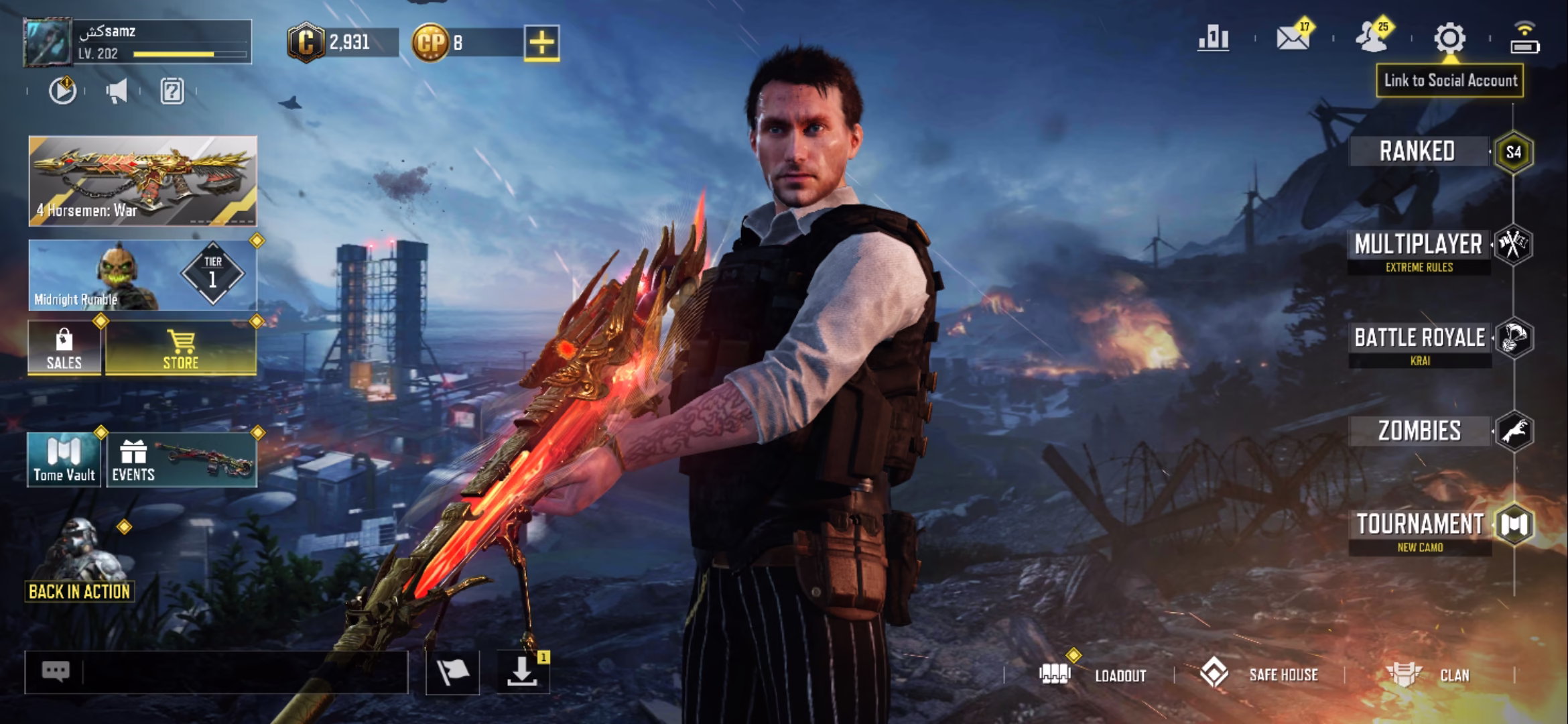Open the settings gear icon
The height and width of the screenshot is (724, 1568).
[1449, 39]
